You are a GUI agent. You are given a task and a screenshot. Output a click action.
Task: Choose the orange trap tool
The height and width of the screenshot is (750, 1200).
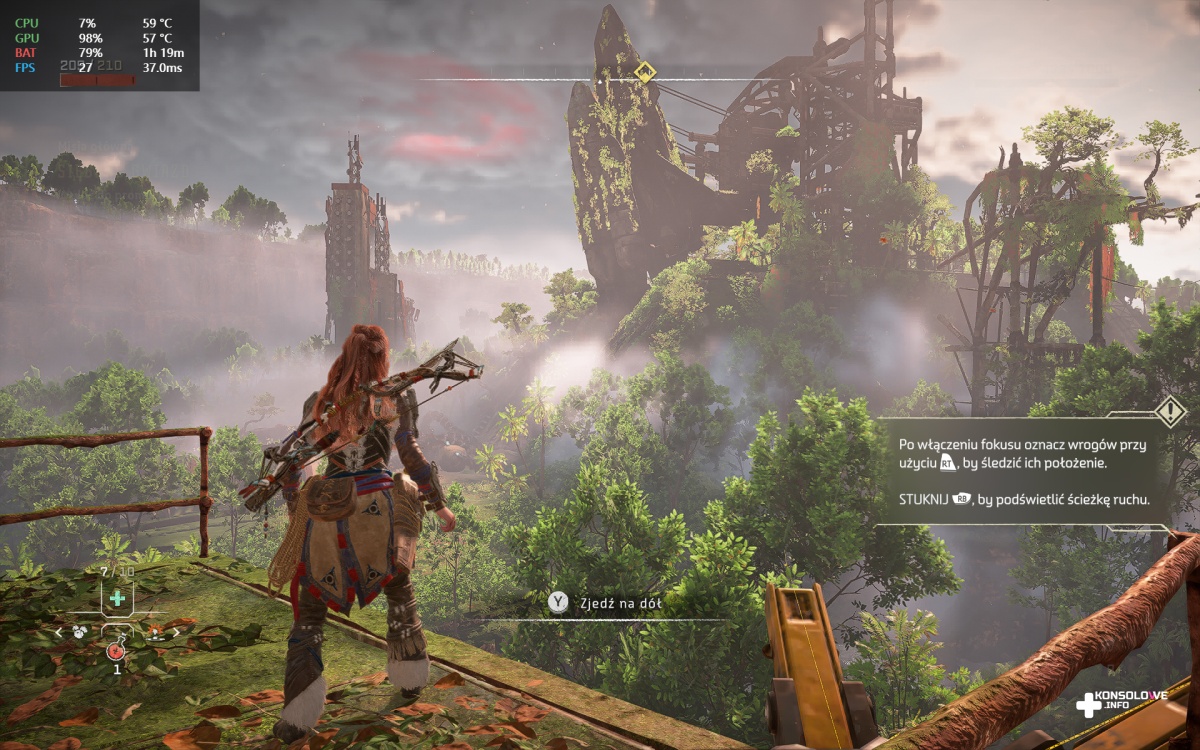(156, 632)
